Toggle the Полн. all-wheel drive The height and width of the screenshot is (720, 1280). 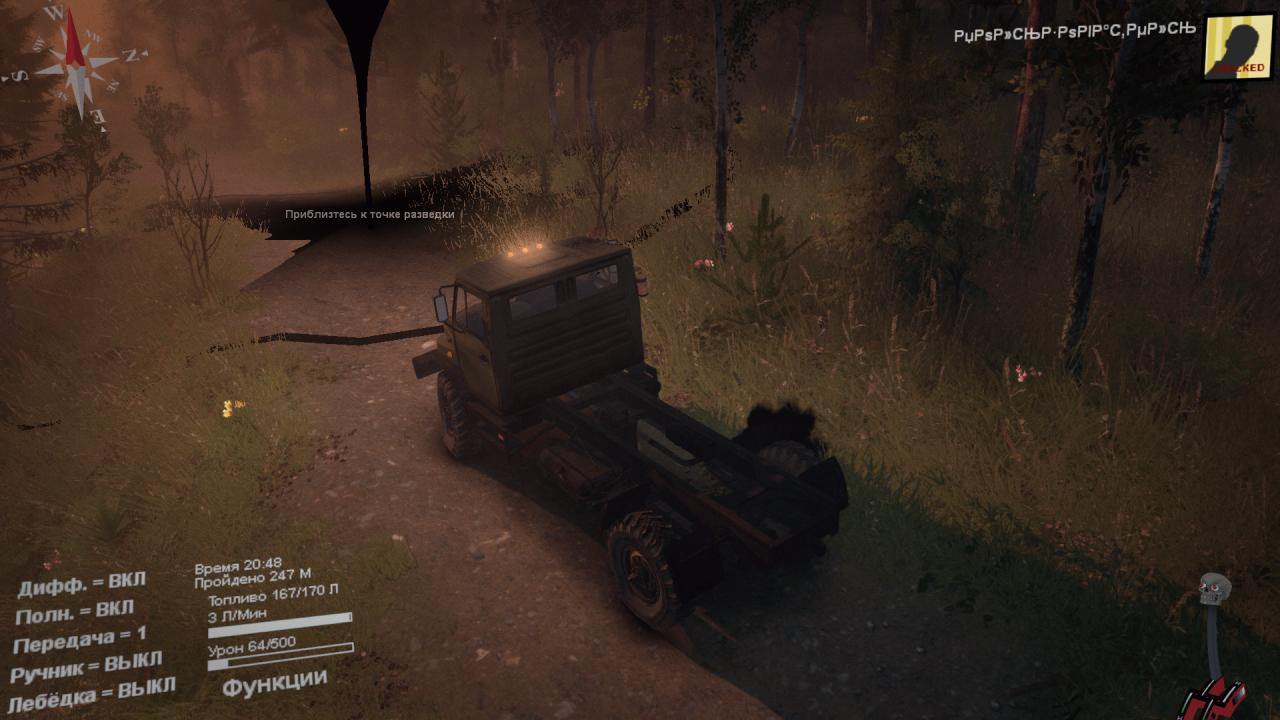[75, 610]
